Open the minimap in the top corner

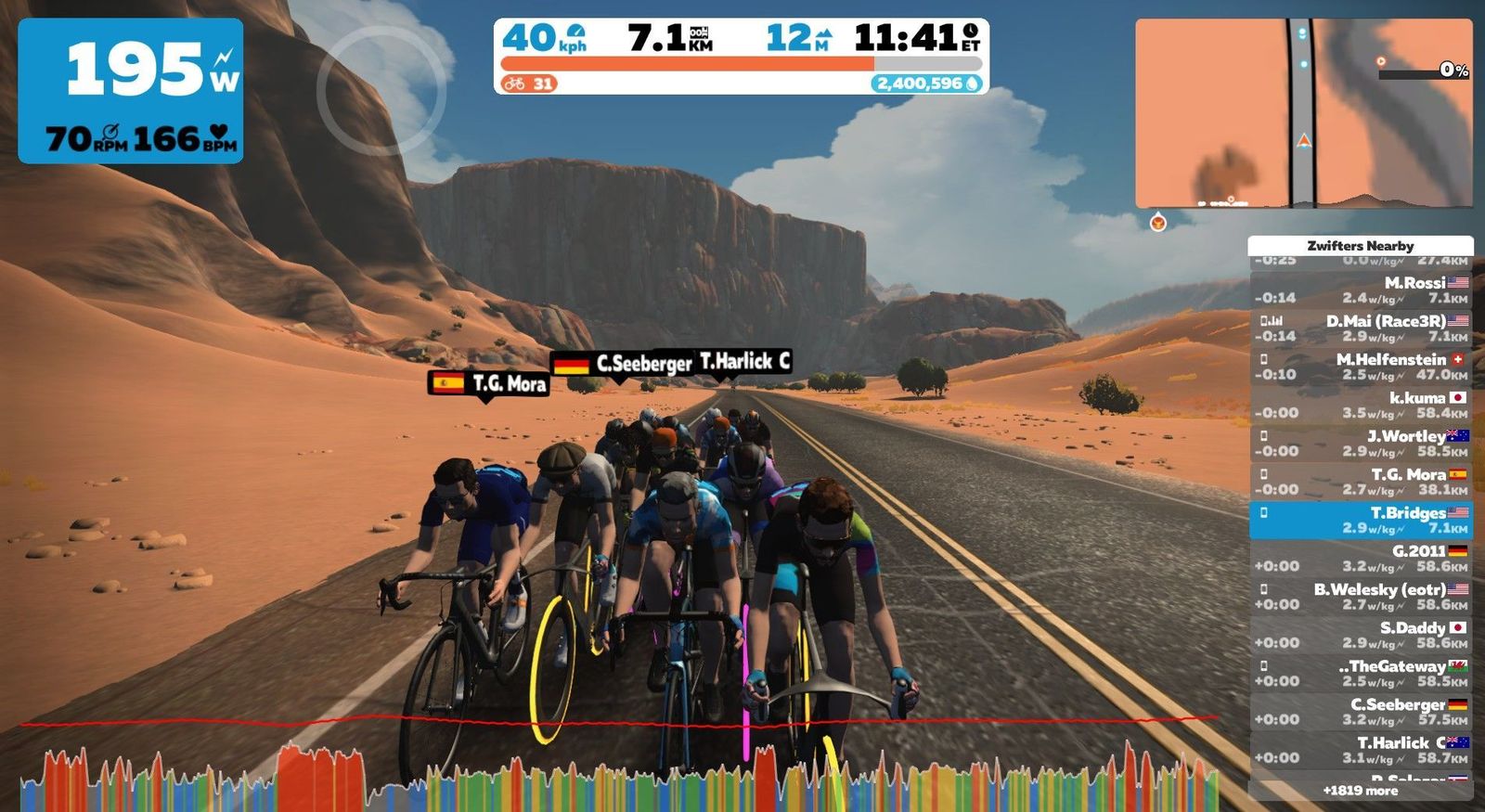(x=1303, y=113)
